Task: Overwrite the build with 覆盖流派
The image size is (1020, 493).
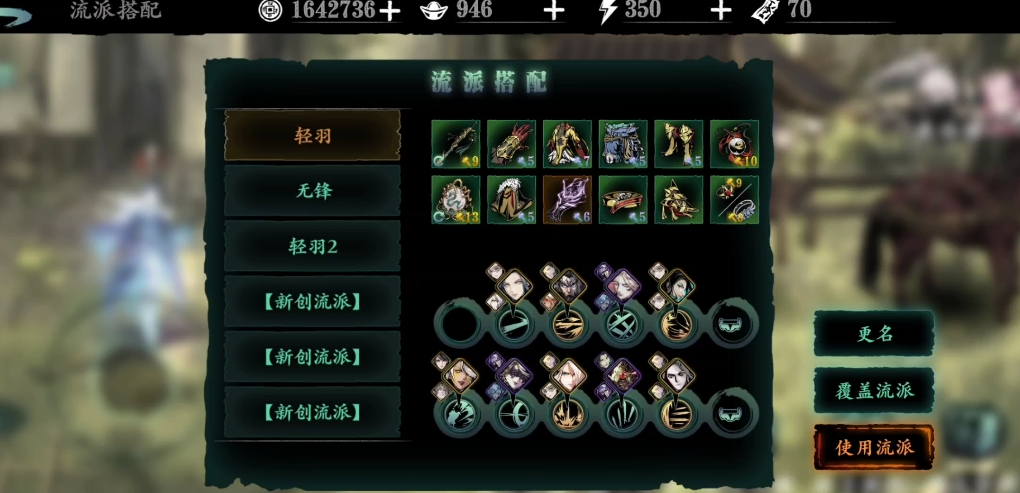Action: [x=874, y=390]
